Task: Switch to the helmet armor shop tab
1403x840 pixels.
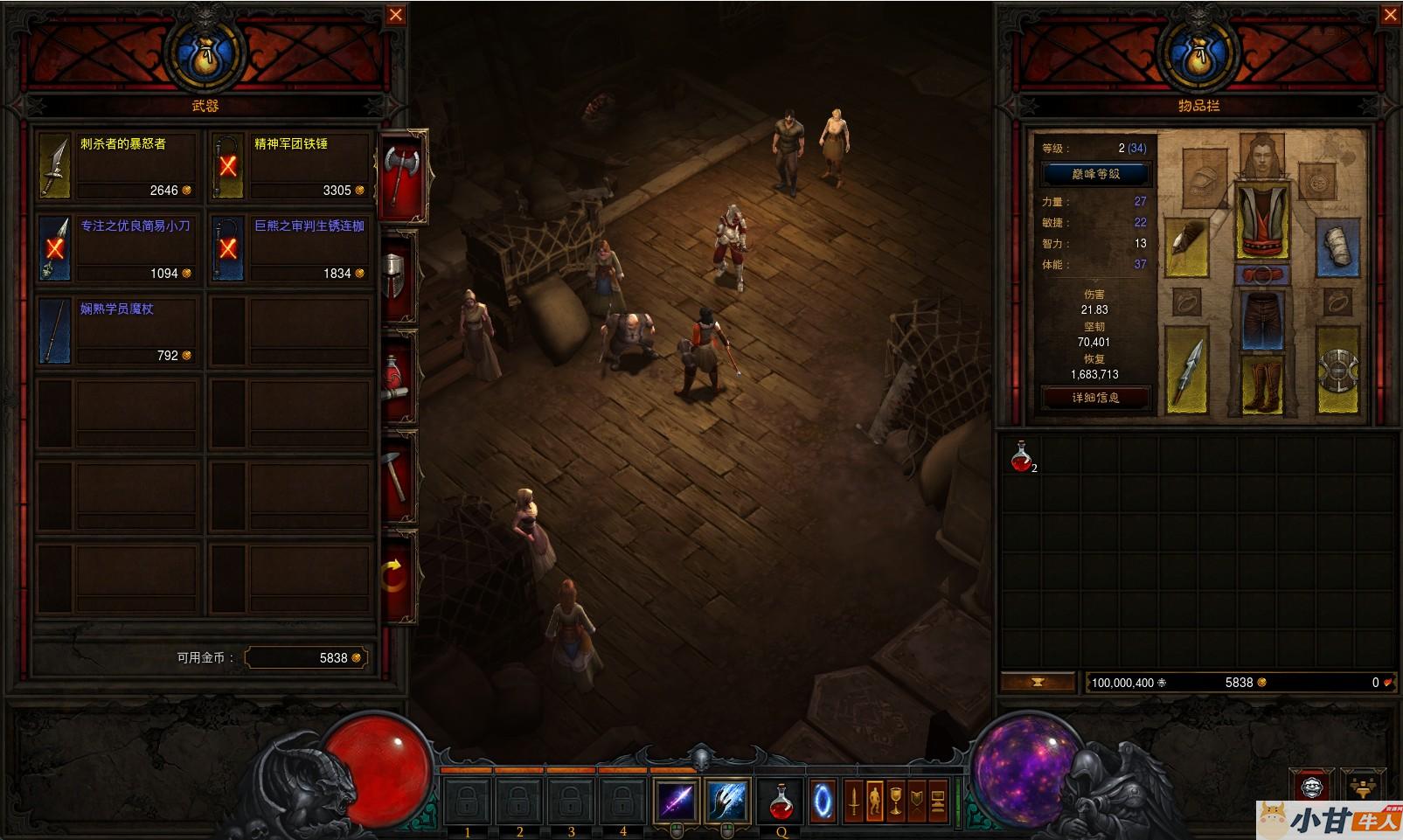Action: pyautogui.click(x=396, y=274)
